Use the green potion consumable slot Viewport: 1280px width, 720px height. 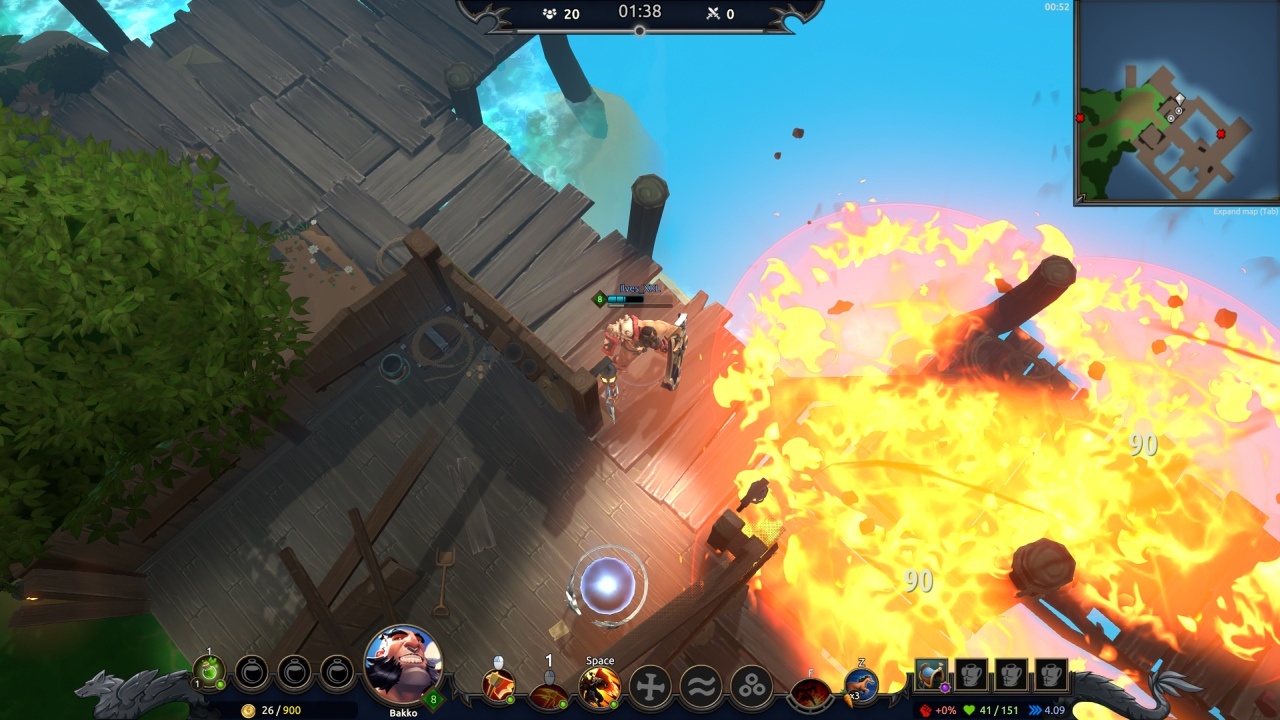click(209, 672)
